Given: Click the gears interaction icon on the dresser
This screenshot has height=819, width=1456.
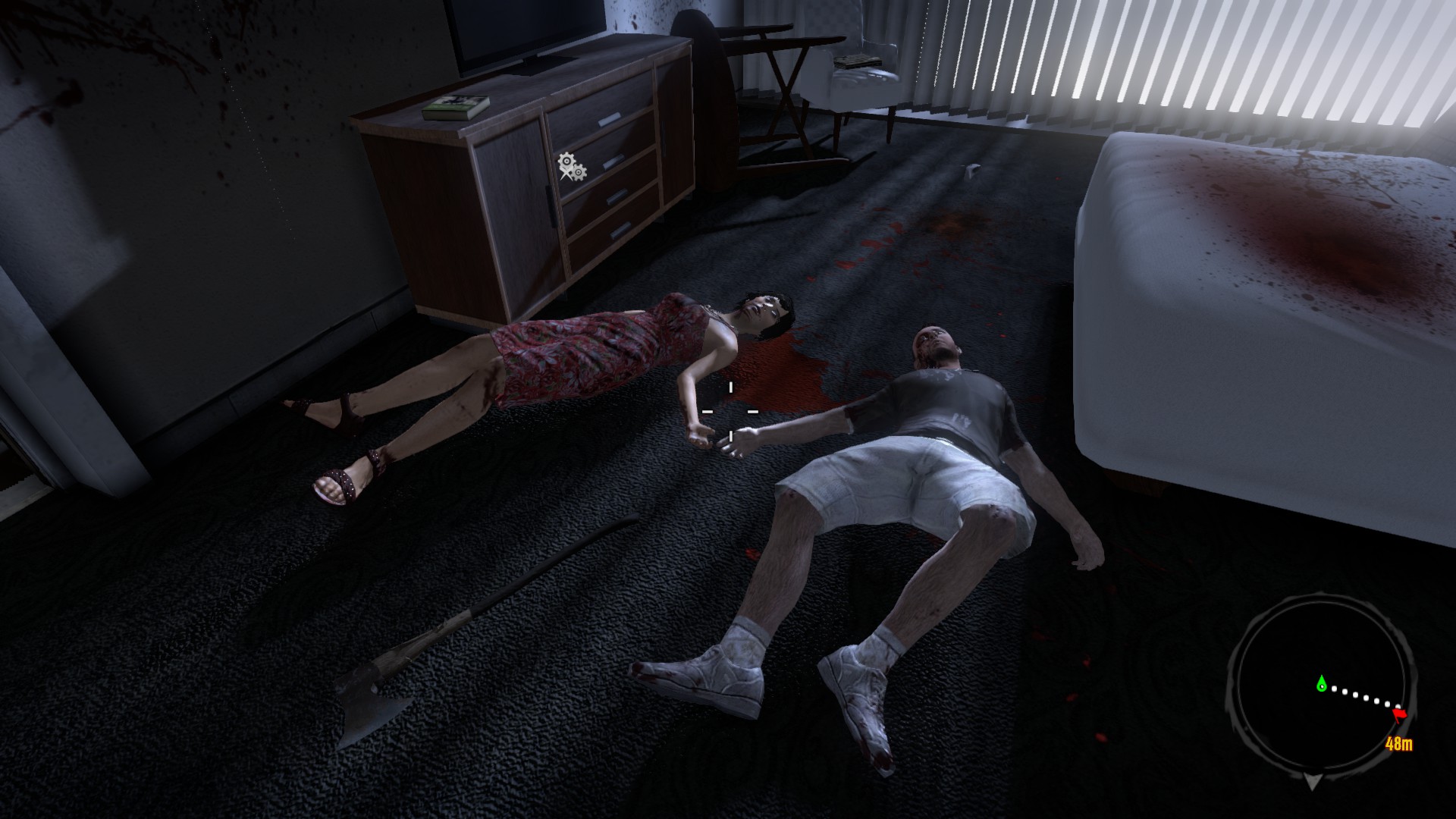Looking at the screenshot, I should pos(571,167).
